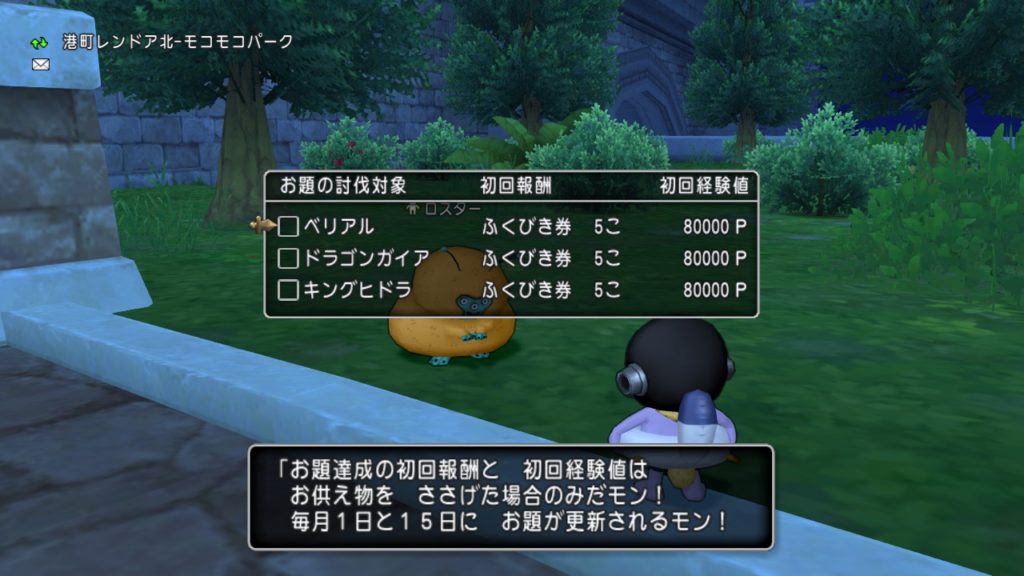Toggle the ドラゴンガイア checkbox
Screen dimensions: 1024x576
click(289, 259)
